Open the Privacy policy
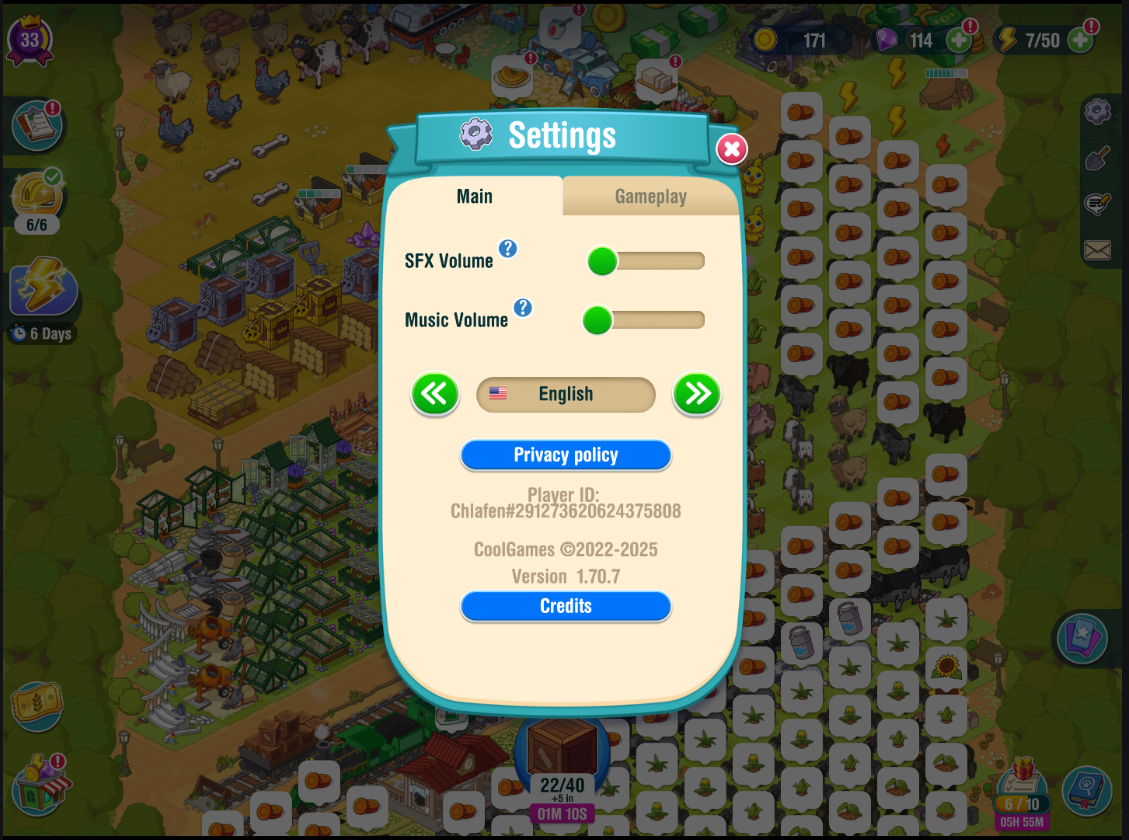The width and height of the screenshot is (1129, 840). 565,455
